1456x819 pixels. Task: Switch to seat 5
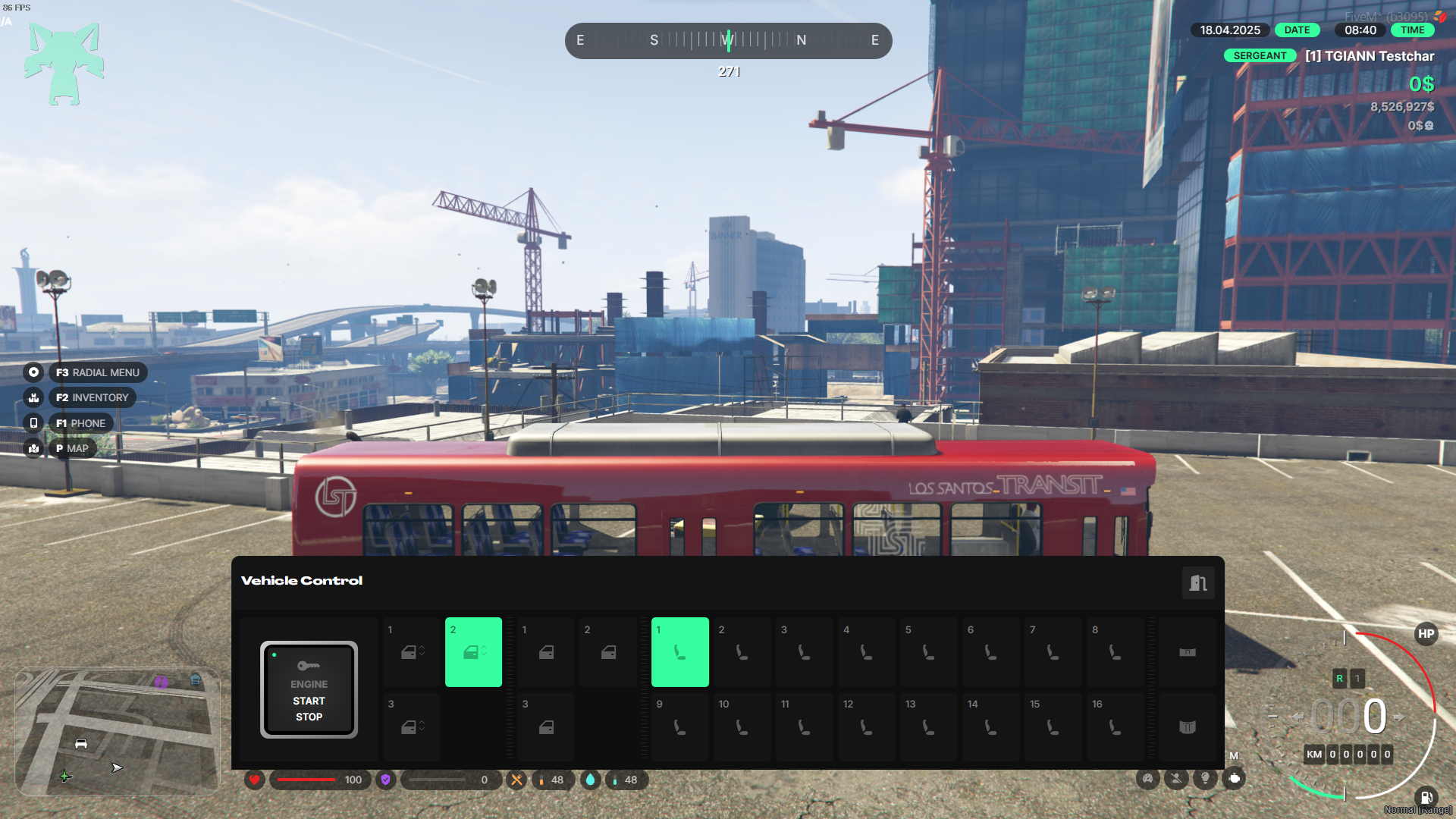click(928, 652)
